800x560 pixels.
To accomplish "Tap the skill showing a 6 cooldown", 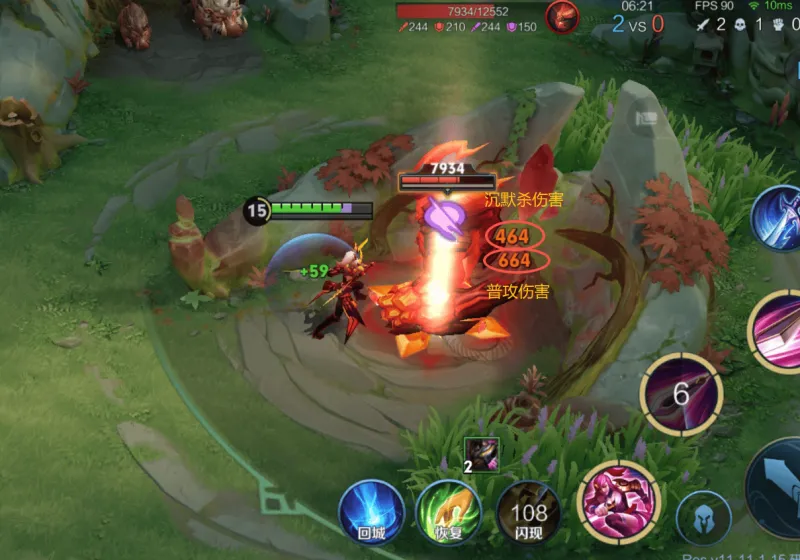I will (x=681, y=393).
